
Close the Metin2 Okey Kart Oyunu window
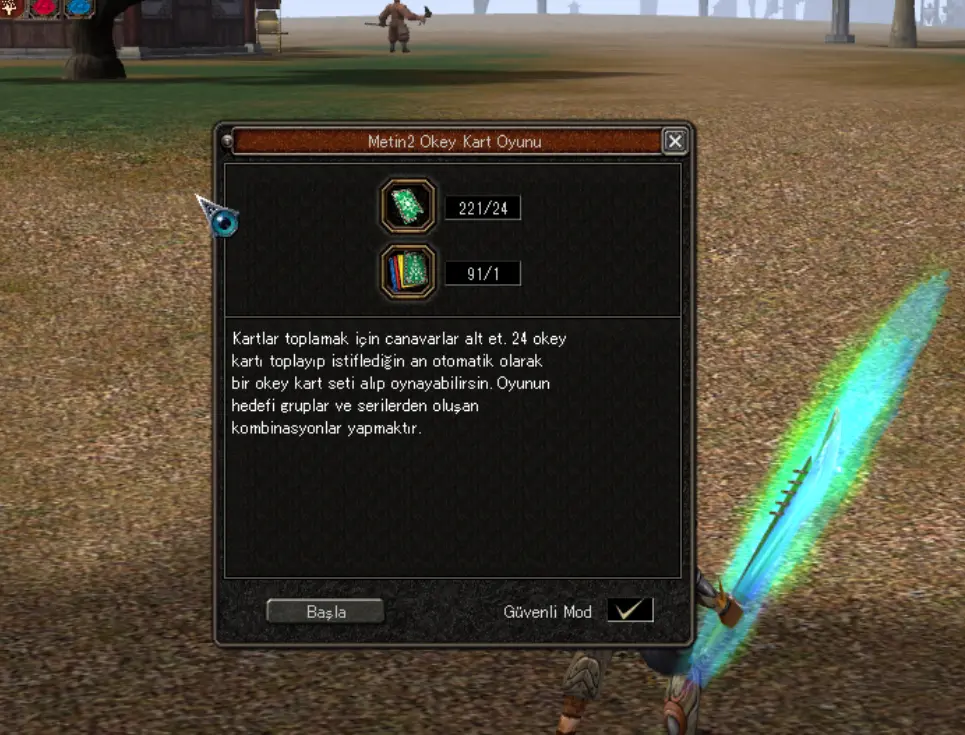pyautogui.click(x=675, y=142)
